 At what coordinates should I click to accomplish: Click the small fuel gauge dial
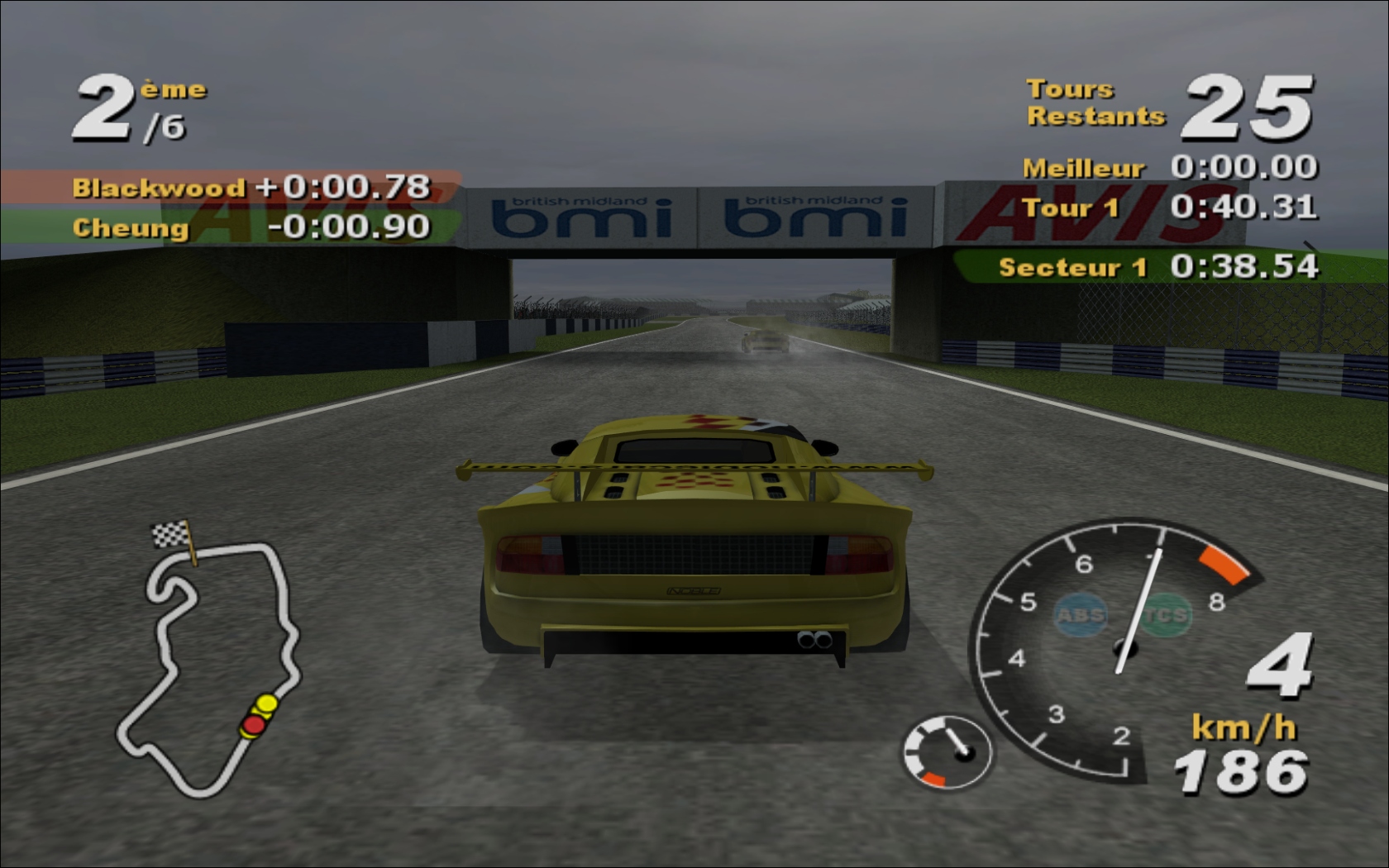(947, 751)
